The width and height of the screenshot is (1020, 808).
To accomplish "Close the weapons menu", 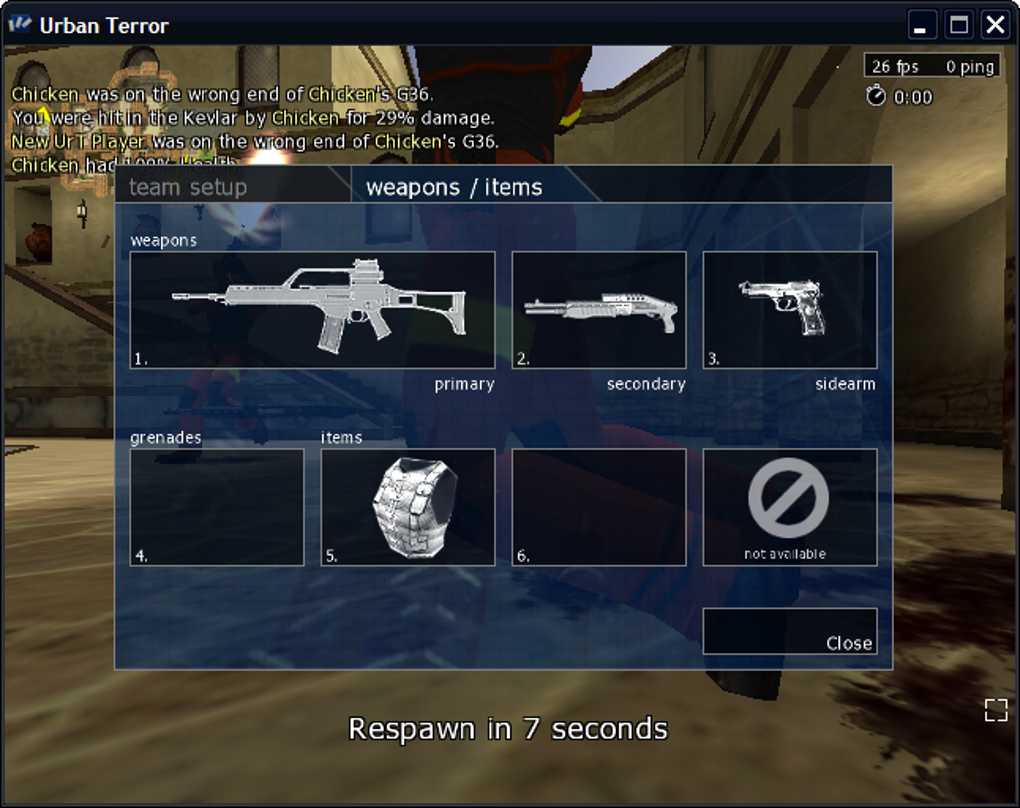I will 790,632.
